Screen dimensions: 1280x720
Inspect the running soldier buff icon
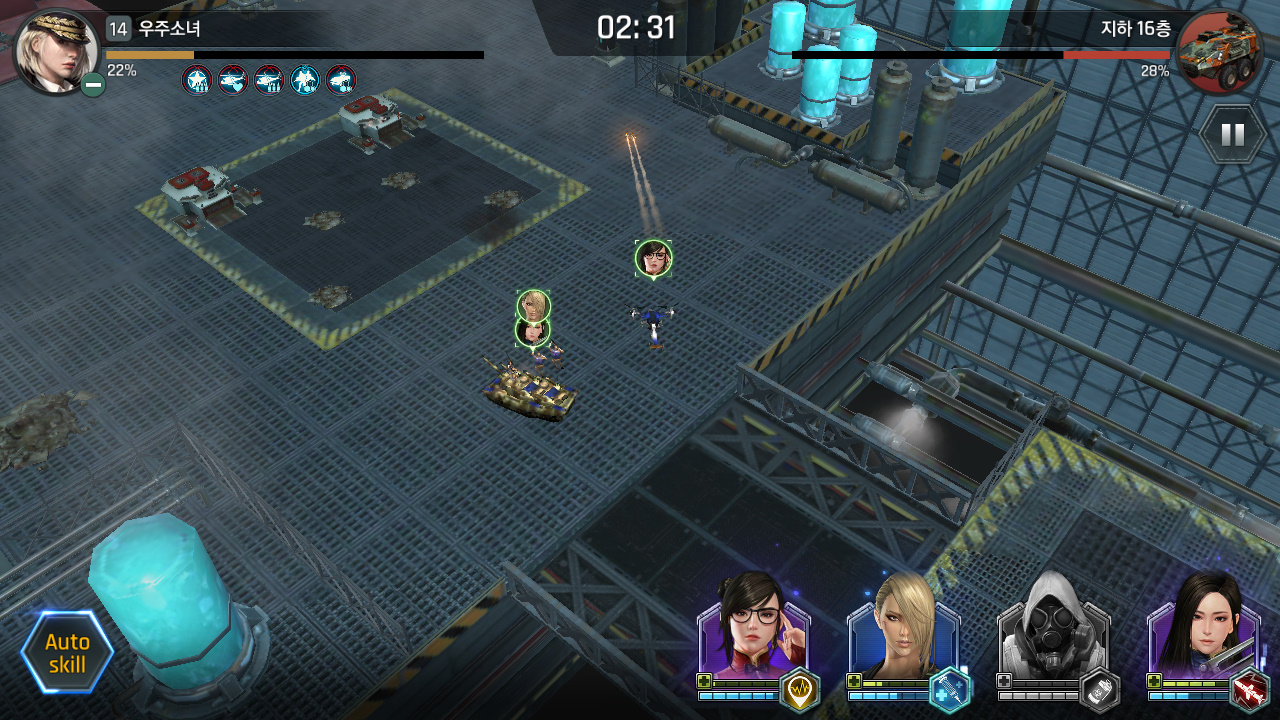(x=305, y=80)
